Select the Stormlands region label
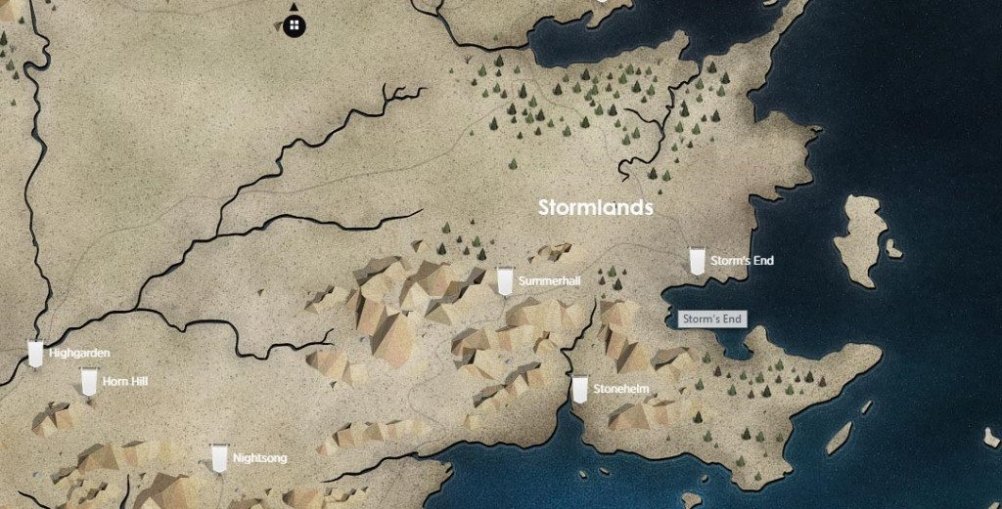Image resolution: width=1002 pixels, height=509 pixels. tap(595, 208)
